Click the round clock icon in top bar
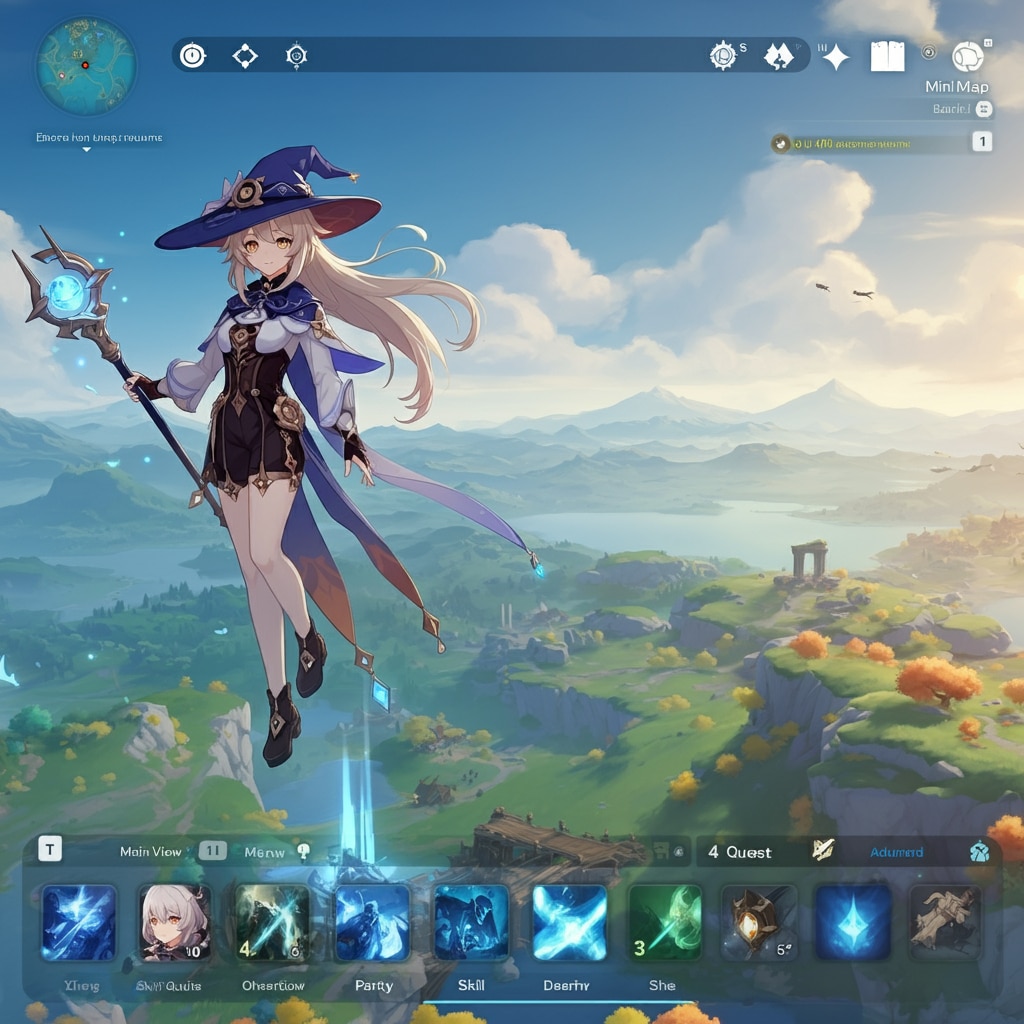 pyautogui.click(x=192, y=56)
